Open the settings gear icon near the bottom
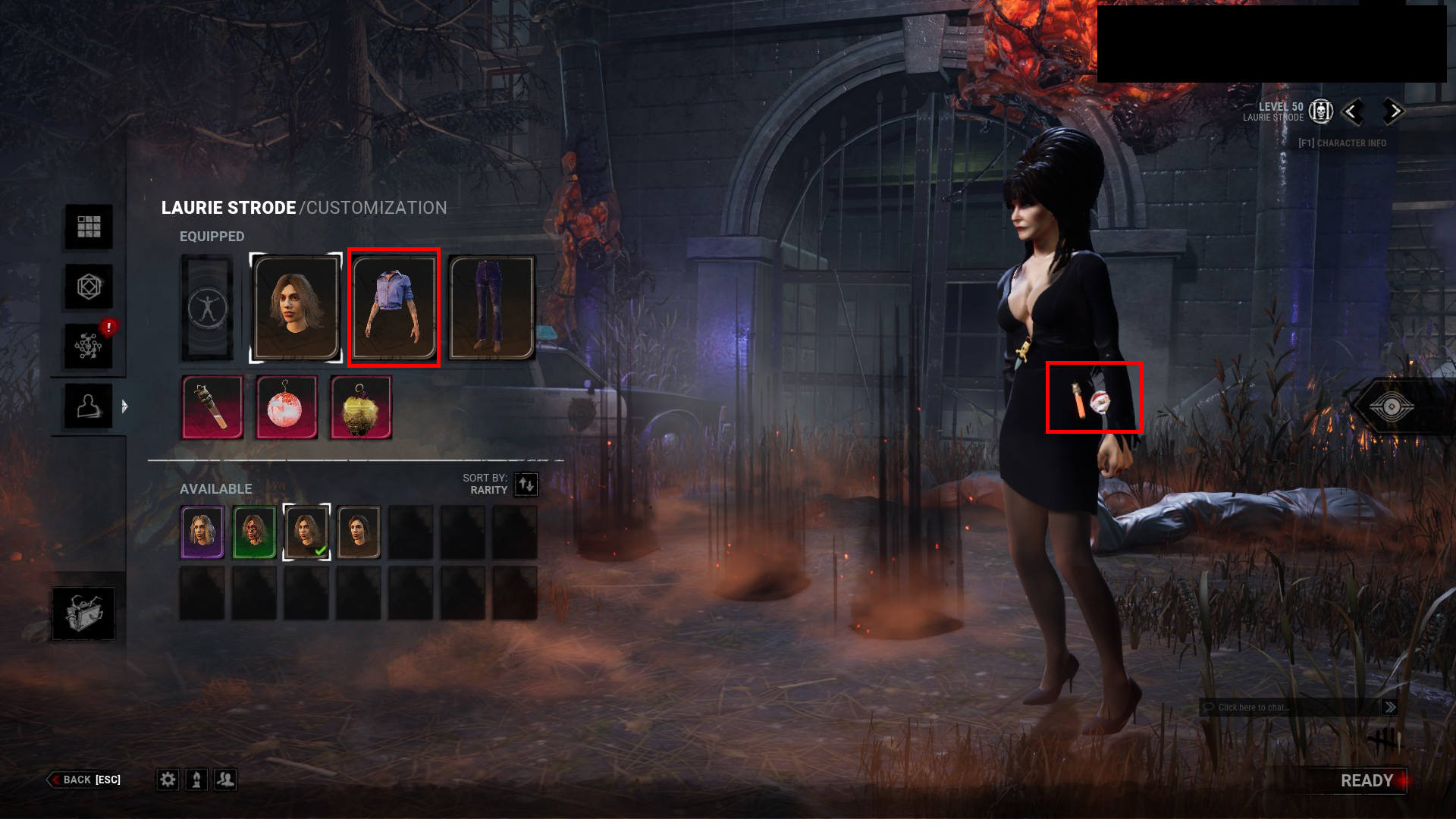The width and height of the screenshot is (1456, 819). (x=168, y=779)
